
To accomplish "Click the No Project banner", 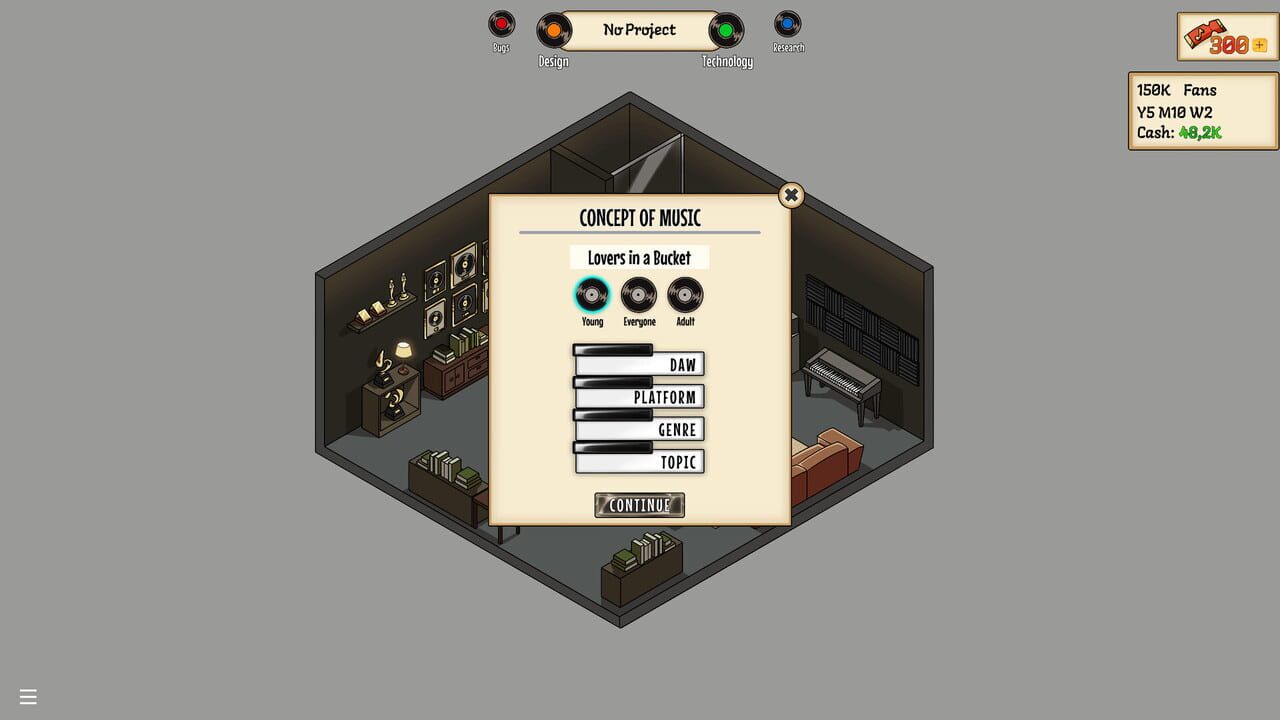I will tap(639, 30).
